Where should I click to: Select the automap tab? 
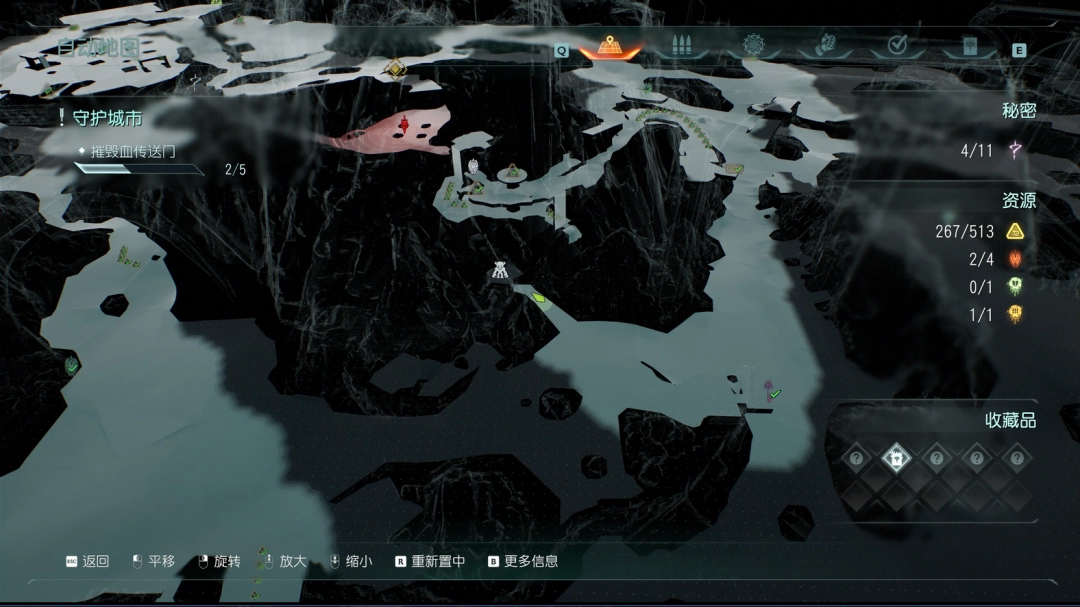[x=610, y=46]
